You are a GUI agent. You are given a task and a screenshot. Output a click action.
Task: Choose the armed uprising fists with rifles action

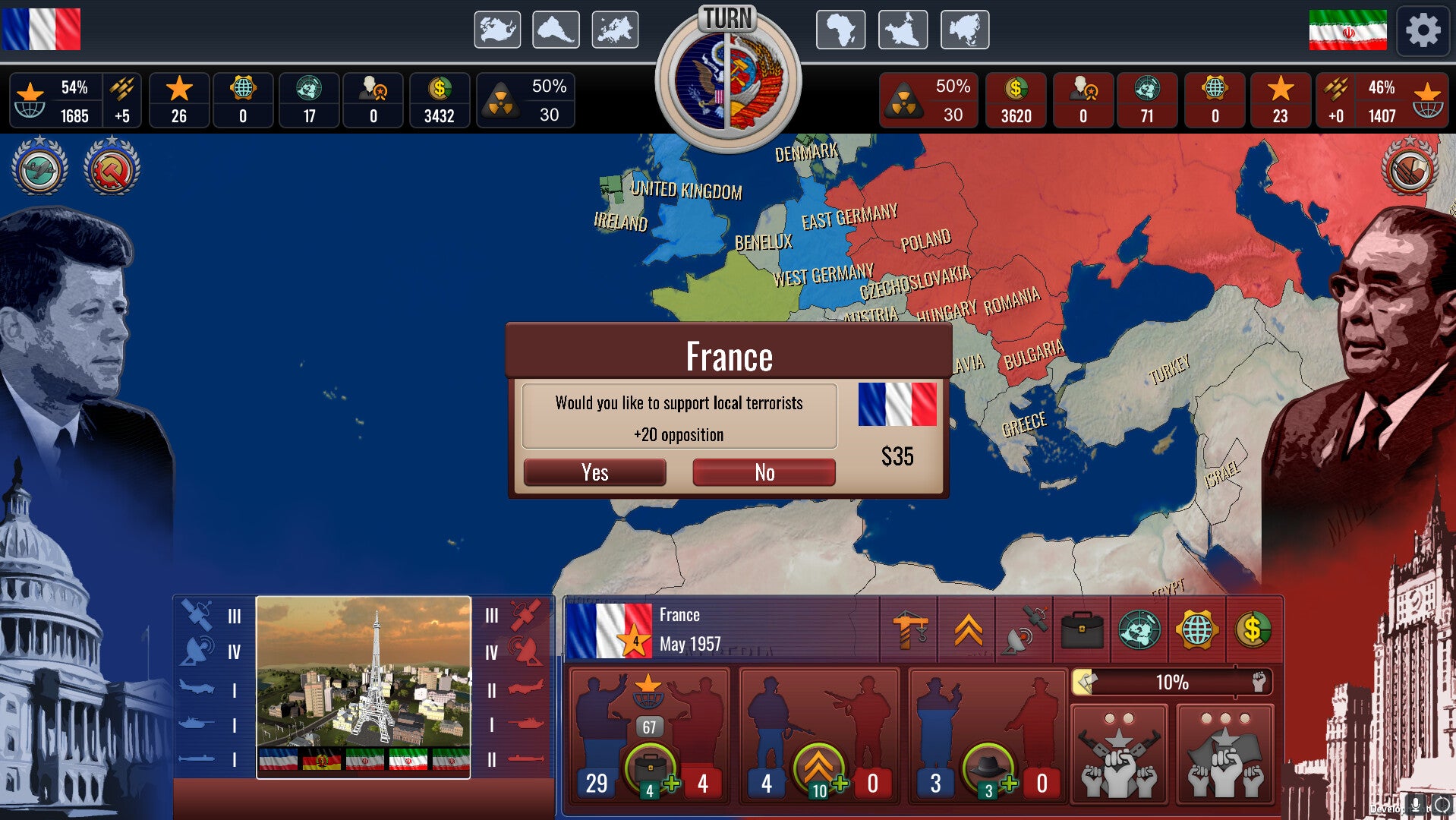point(1118,755)
